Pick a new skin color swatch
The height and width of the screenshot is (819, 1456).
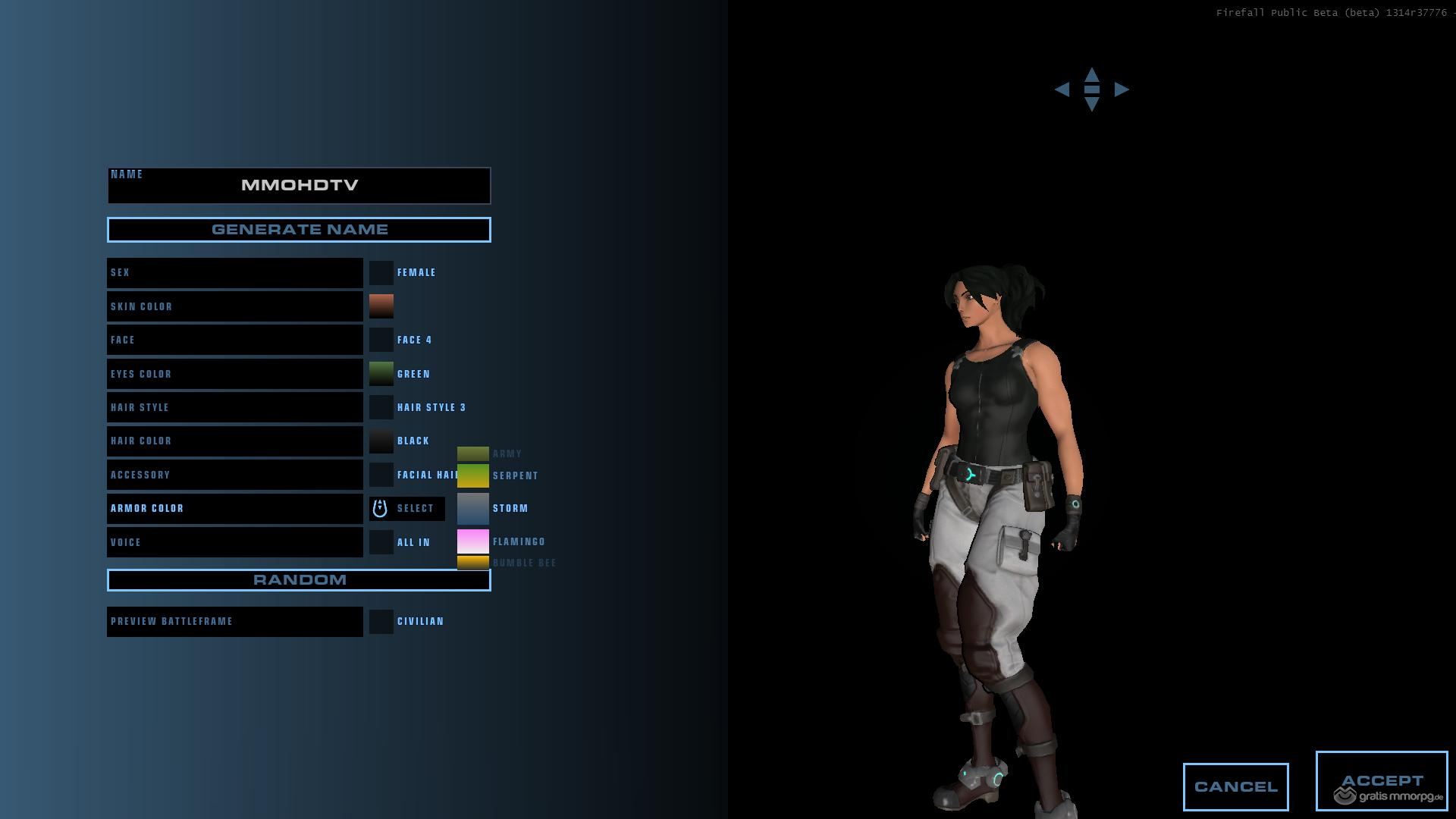(x=381, y=306)
